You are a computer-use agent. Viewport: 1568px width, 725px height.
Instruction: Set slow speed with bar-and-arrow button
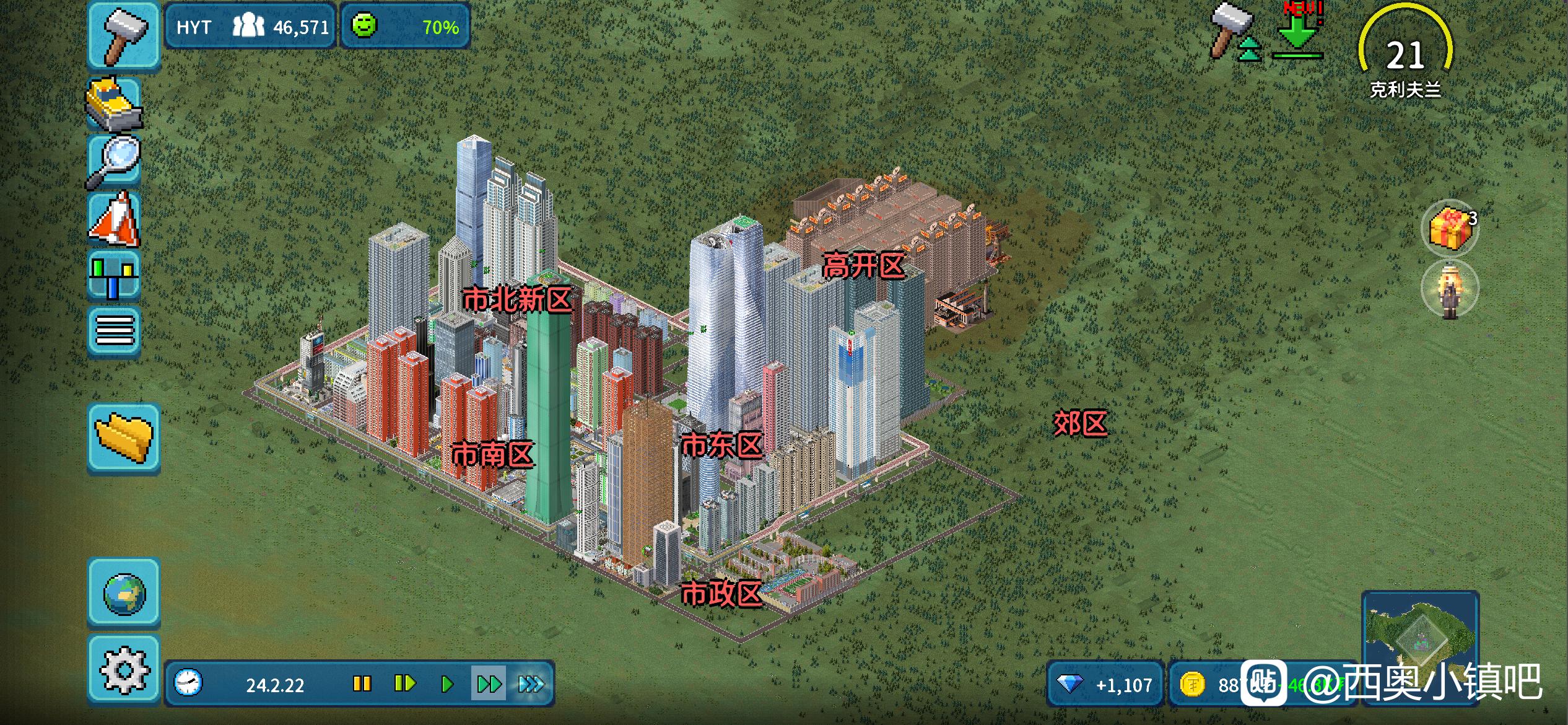click(404, 684)
